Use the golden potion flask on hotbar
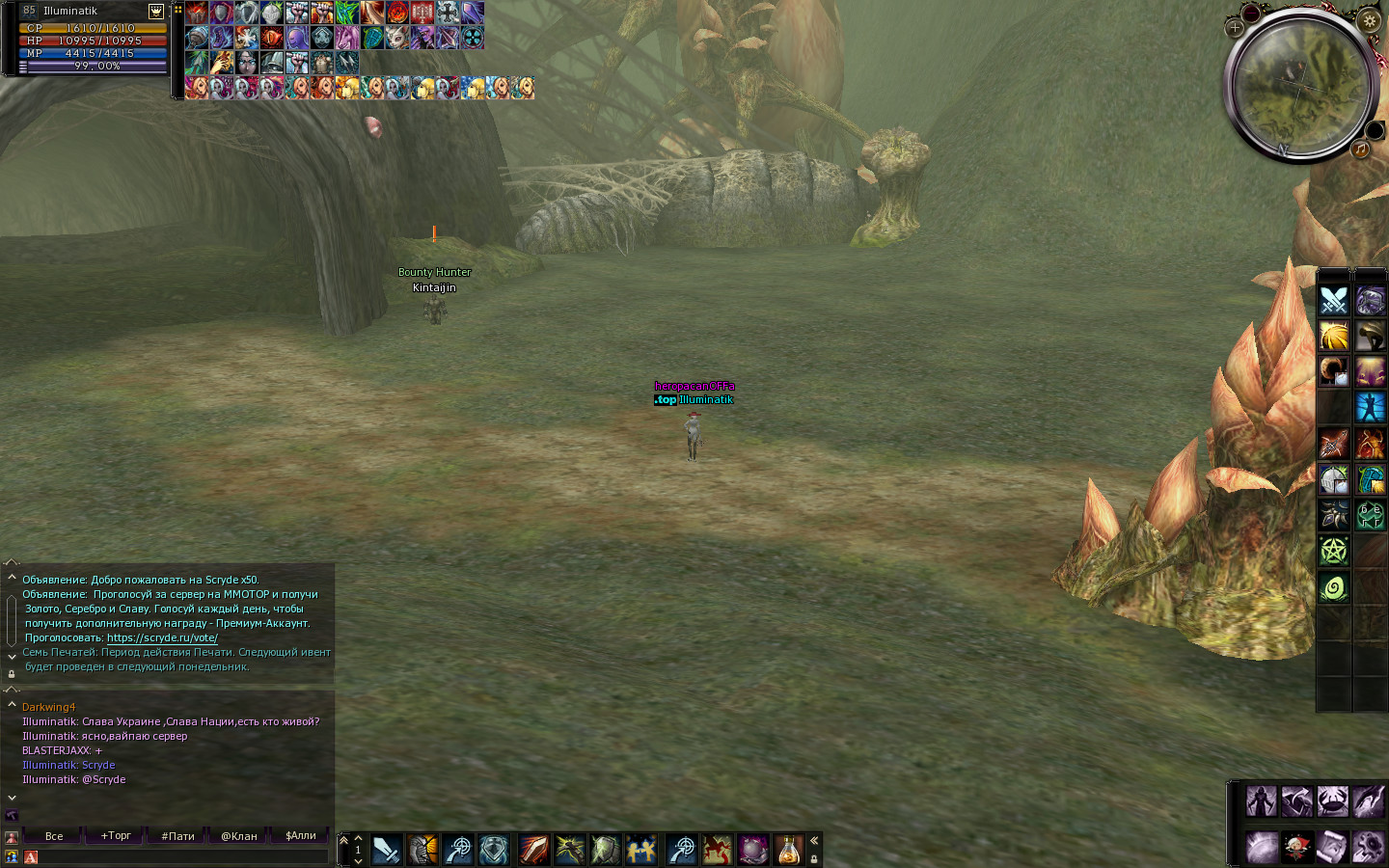The image size is (1389, 868). pyautogui.click(x=789, y=850)
